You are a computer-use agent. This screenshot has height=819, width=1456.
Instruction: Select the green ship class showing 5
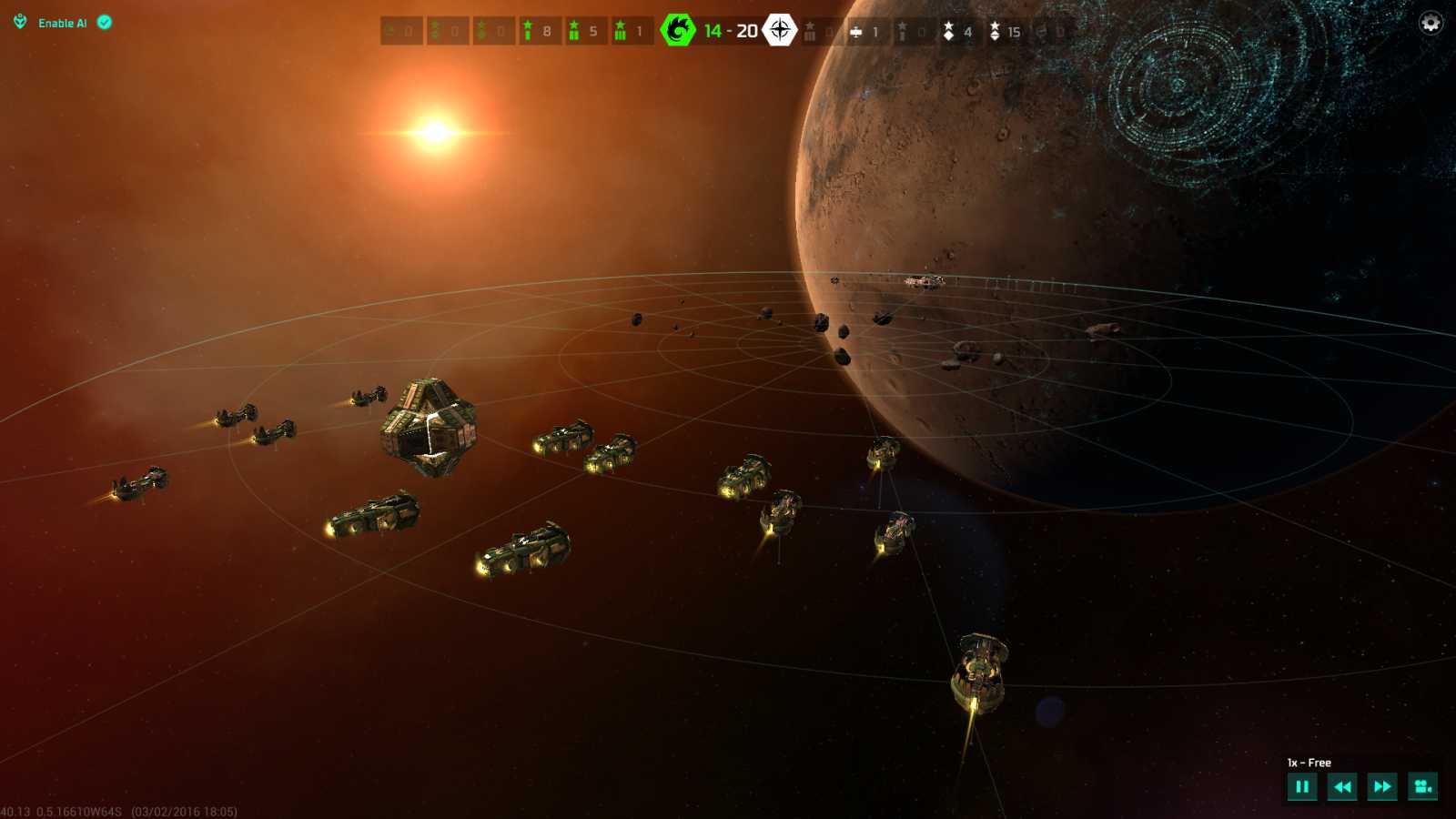coord(583,31)
